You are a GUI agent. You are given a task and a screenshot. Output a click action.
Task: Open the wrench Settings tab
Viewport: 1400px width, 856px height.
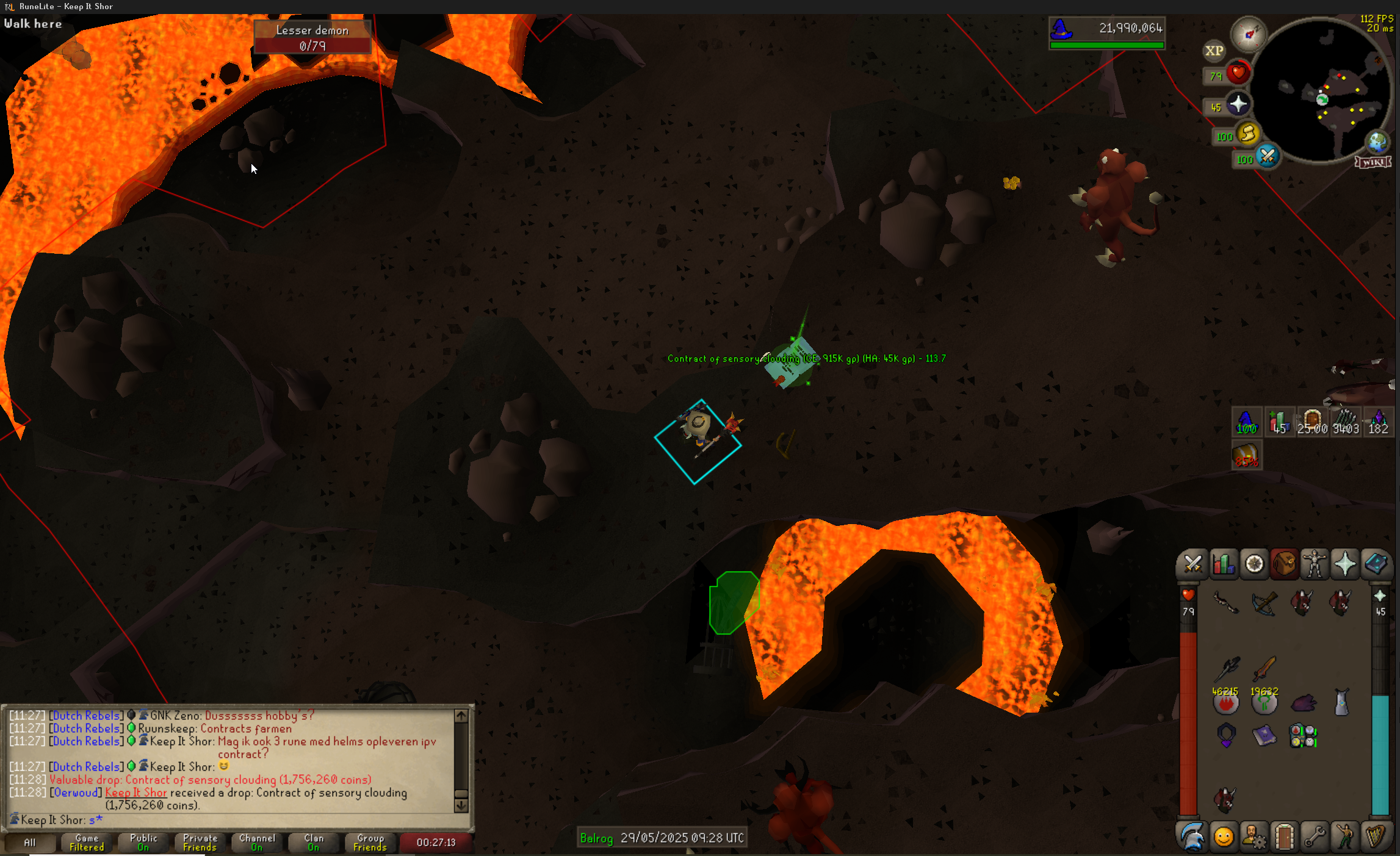click(1315, 836)
